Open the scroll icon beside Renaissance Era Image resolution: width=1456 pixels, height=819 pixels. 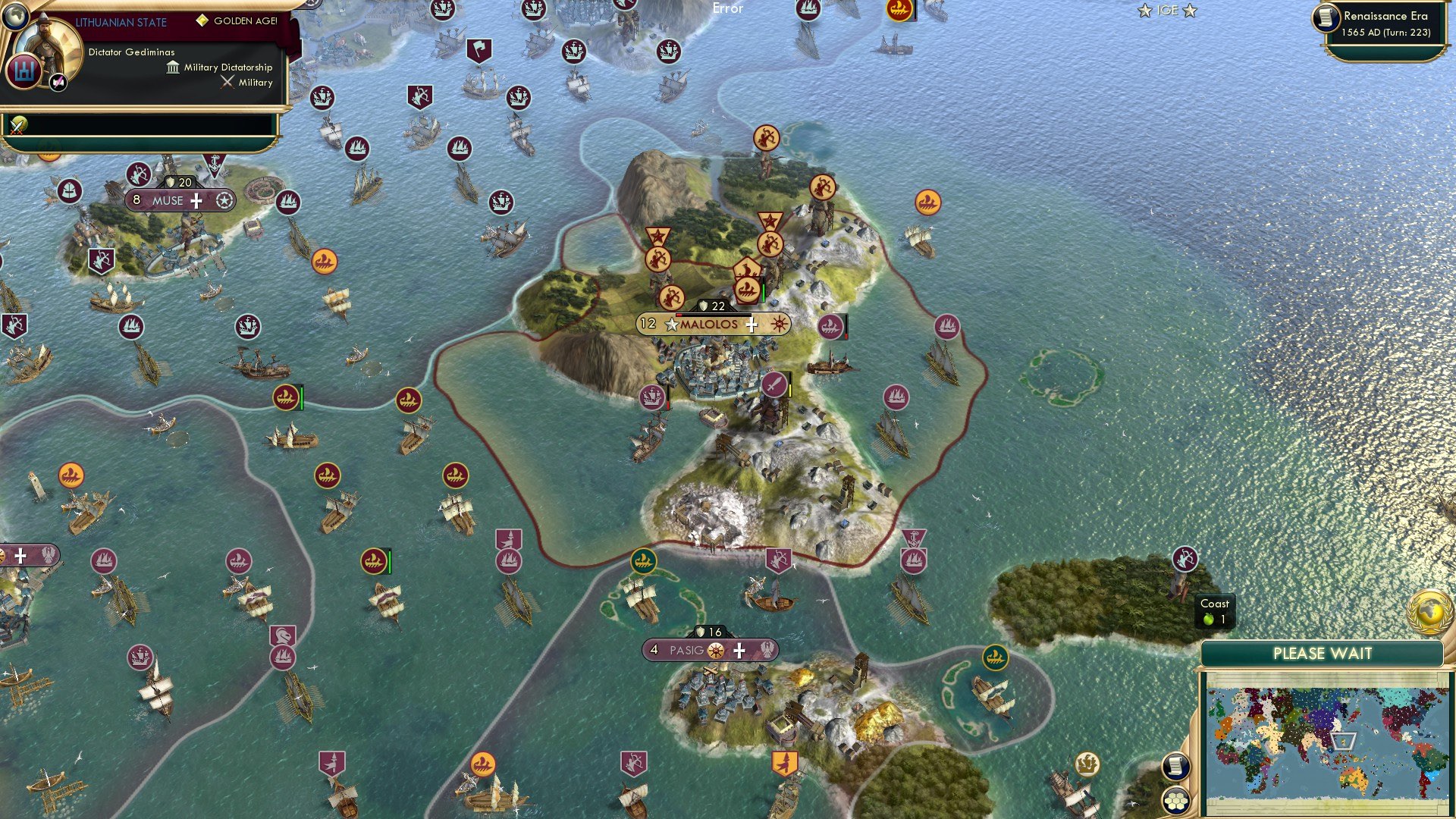coord(1326,18)
